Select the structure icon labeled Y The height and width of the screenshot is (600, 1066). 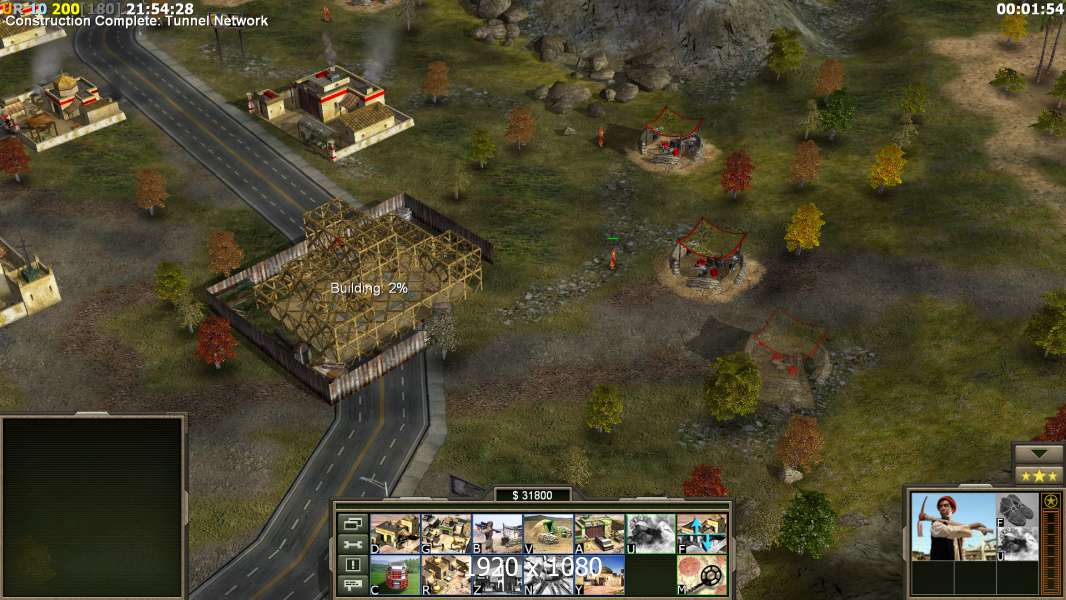(599, 575)
